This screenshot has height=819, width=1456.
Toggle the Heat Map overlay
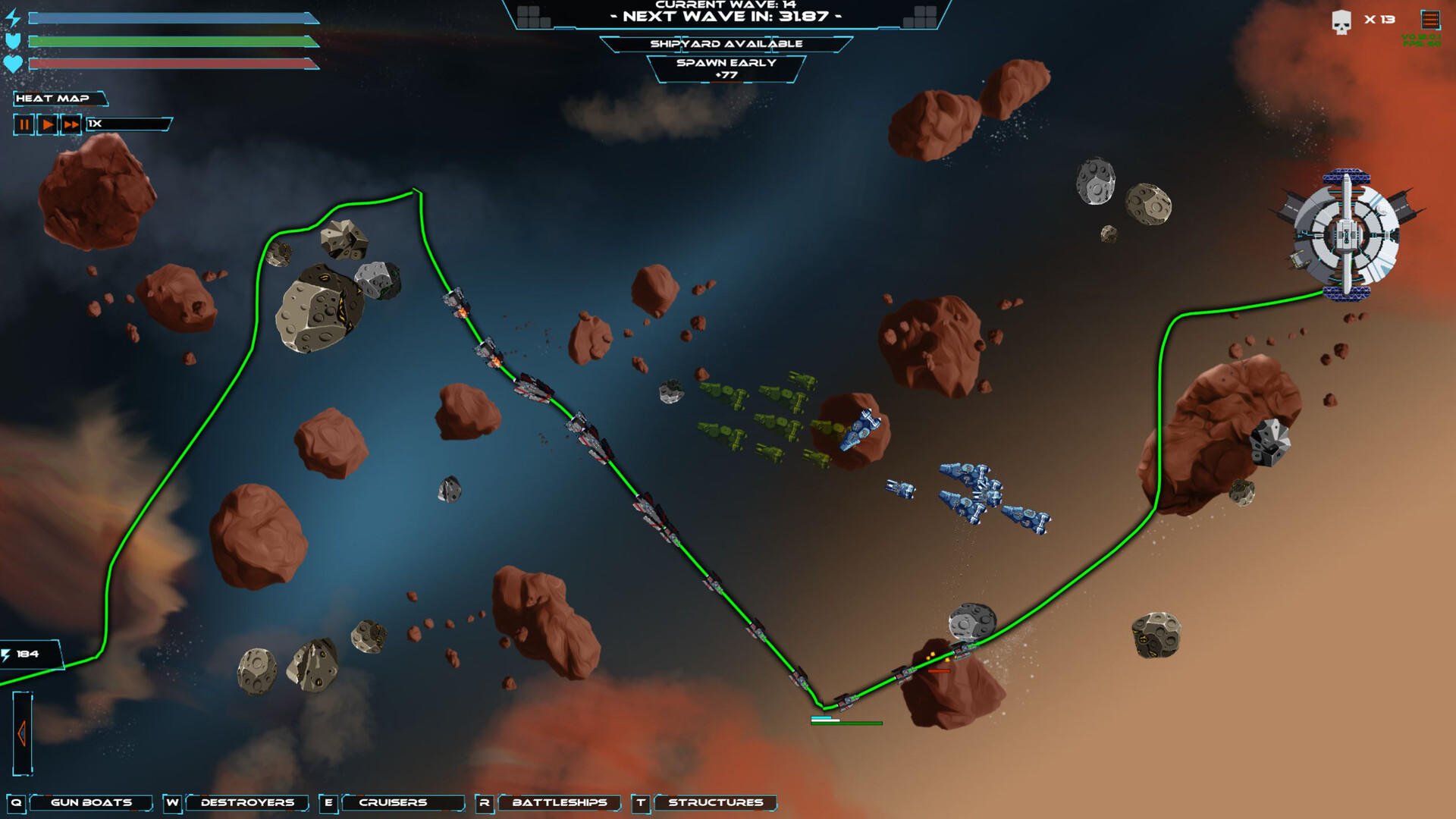53,99
